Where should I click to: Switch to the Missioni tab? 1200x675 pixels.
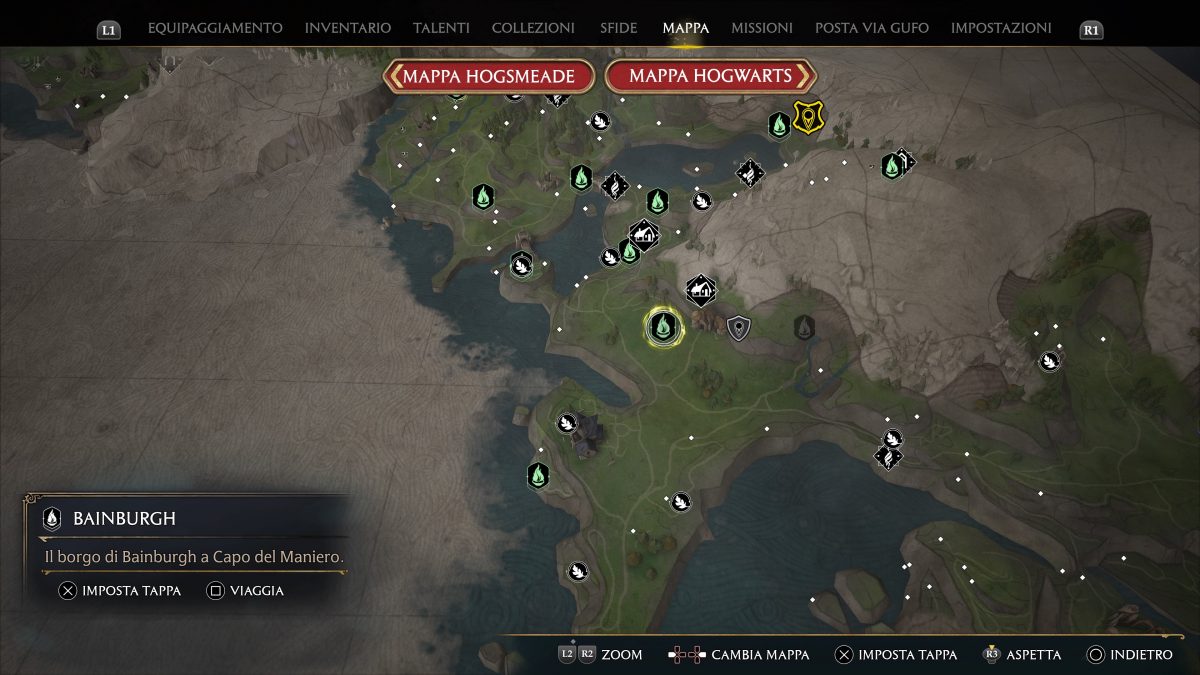point(762,28)
